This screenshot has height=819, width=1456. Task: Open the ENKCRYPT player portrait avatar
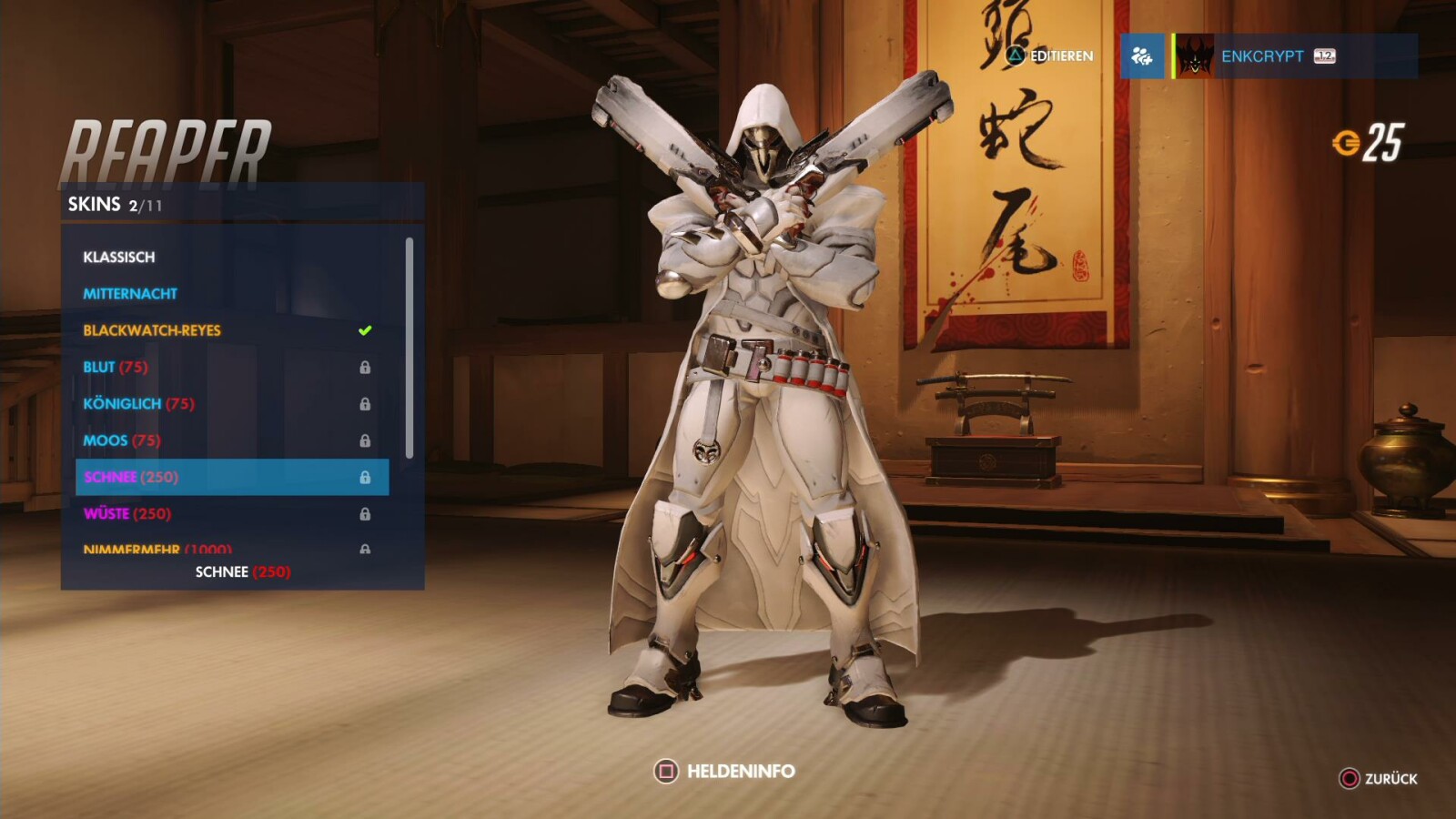click(1194, 56)
